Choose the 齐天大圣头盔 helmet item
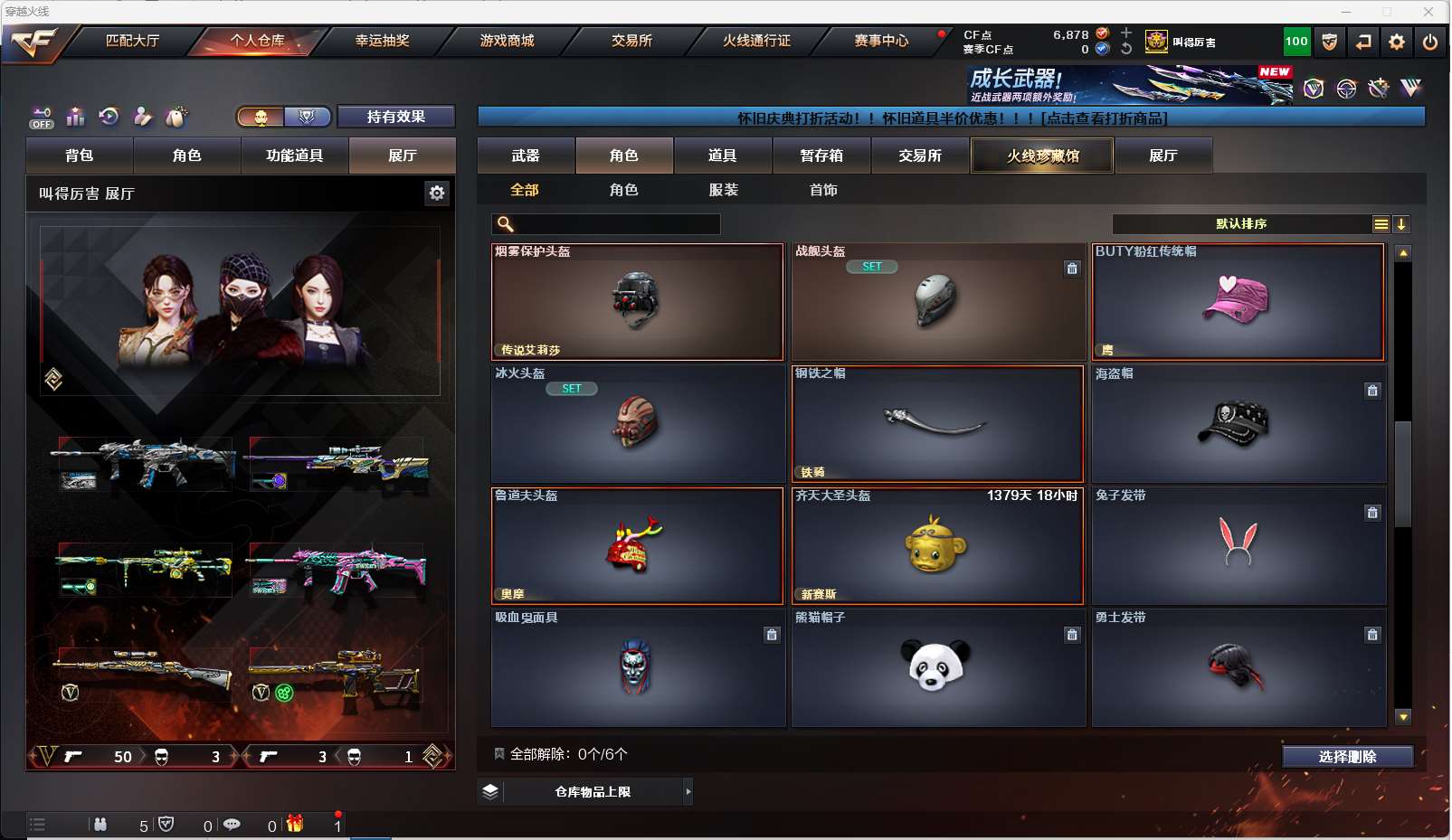Image resolution: width=1452 pixels, height=840 pixels. click(x=937, y=546)
